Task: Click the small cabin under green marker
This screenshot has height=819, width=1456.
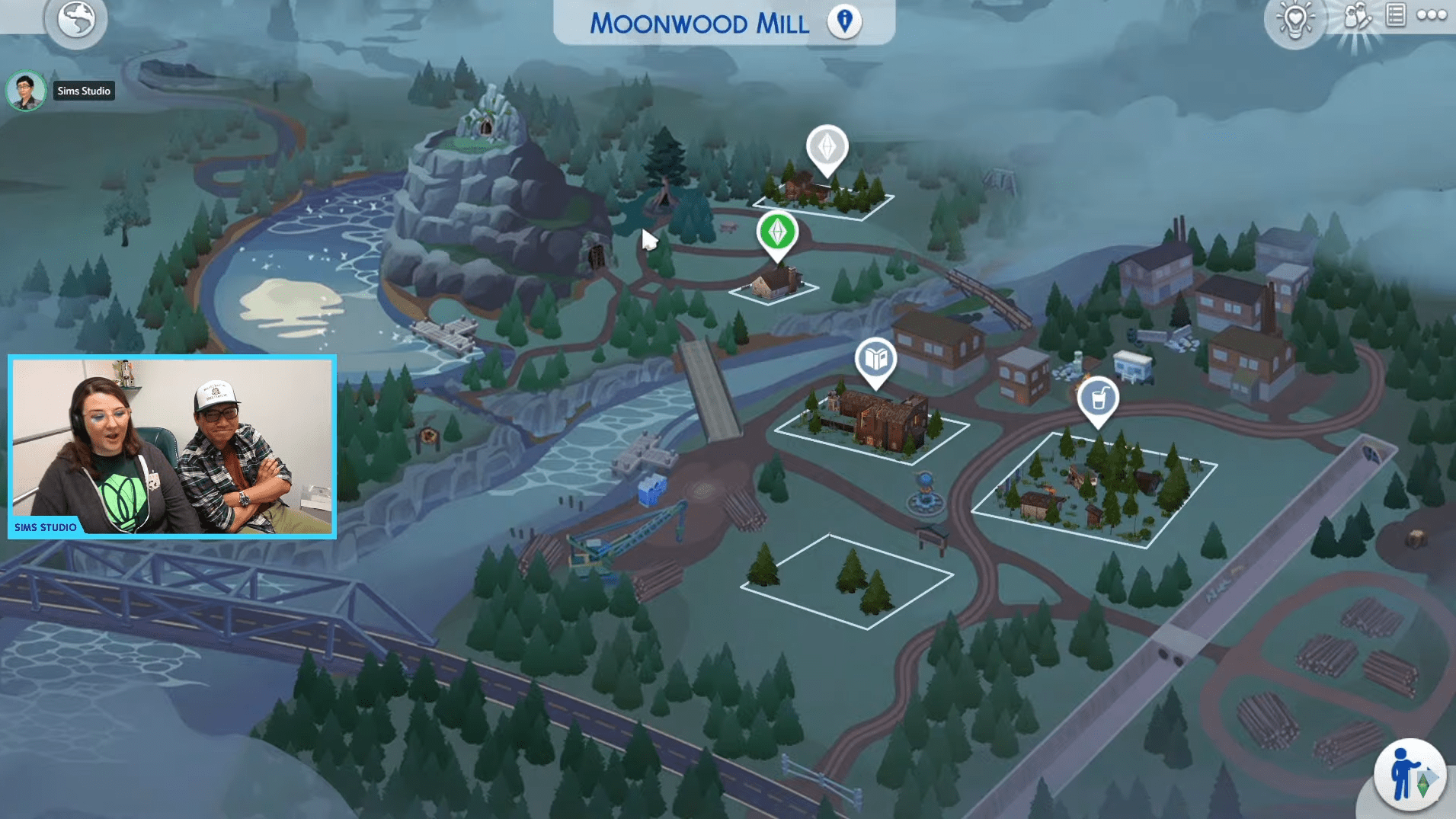Action: pos(776,286)
